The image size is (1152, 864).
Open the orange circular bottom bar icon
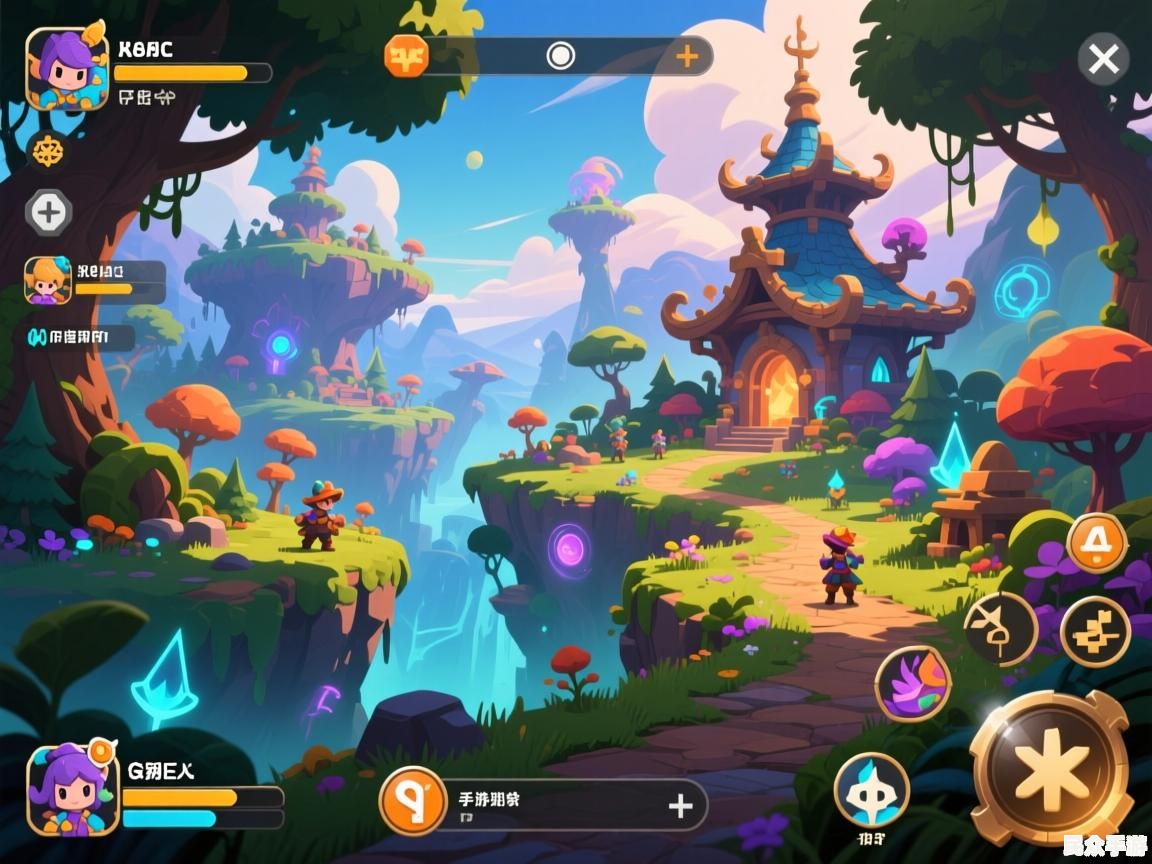tap(412, 802)
